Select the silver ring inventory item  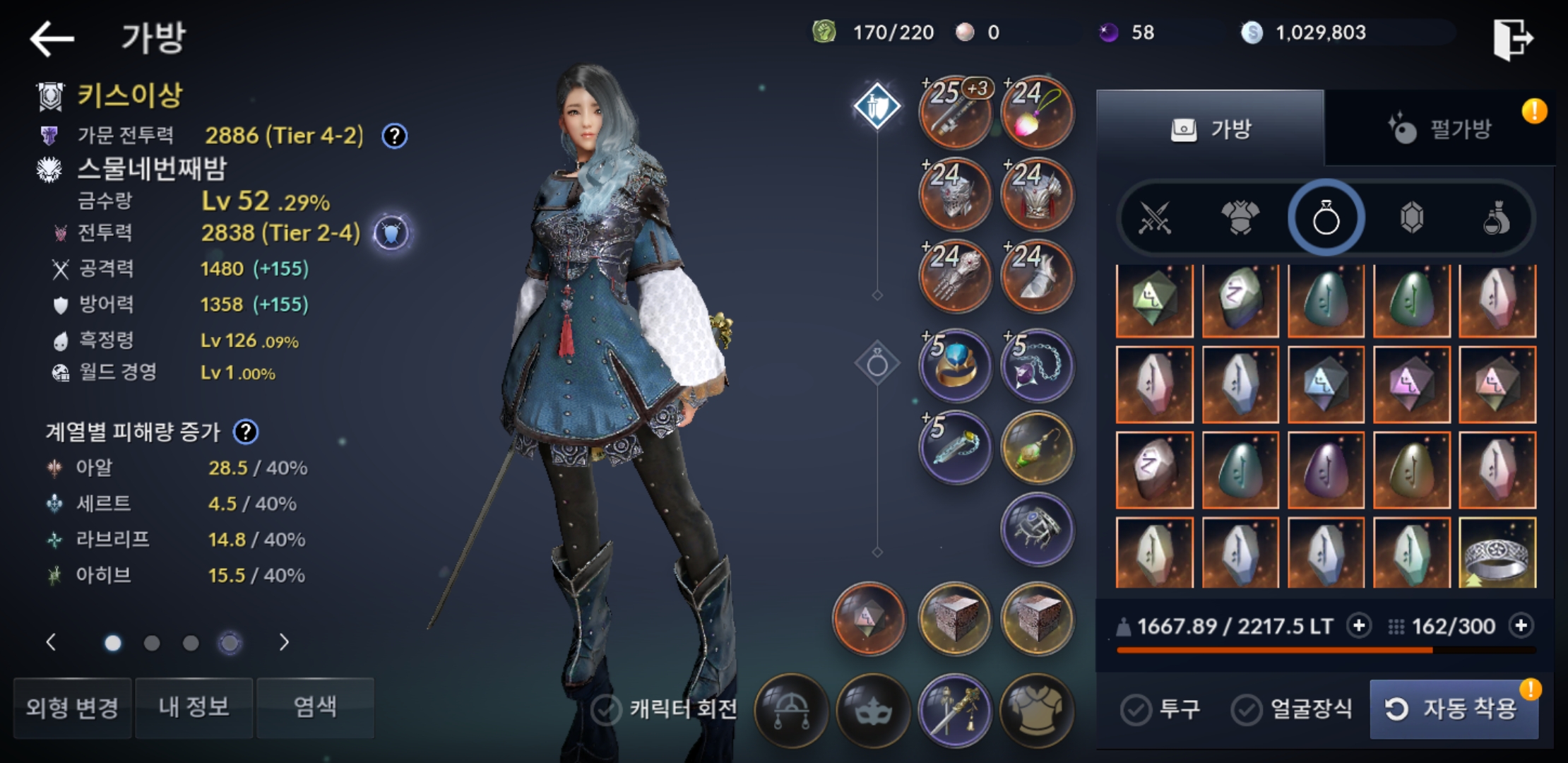pos(1497,554)
